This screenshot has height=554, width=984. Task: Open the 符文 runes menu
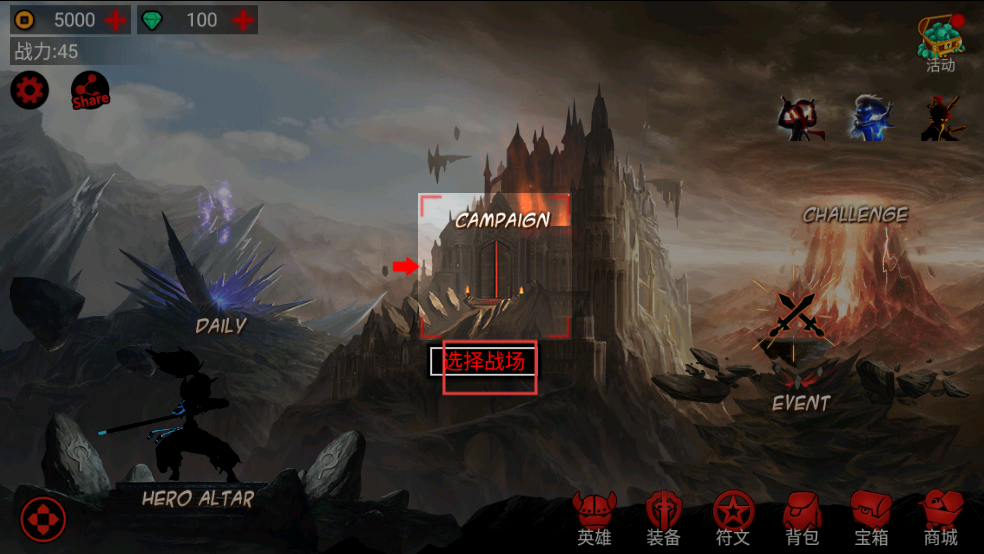click(733, 518)
